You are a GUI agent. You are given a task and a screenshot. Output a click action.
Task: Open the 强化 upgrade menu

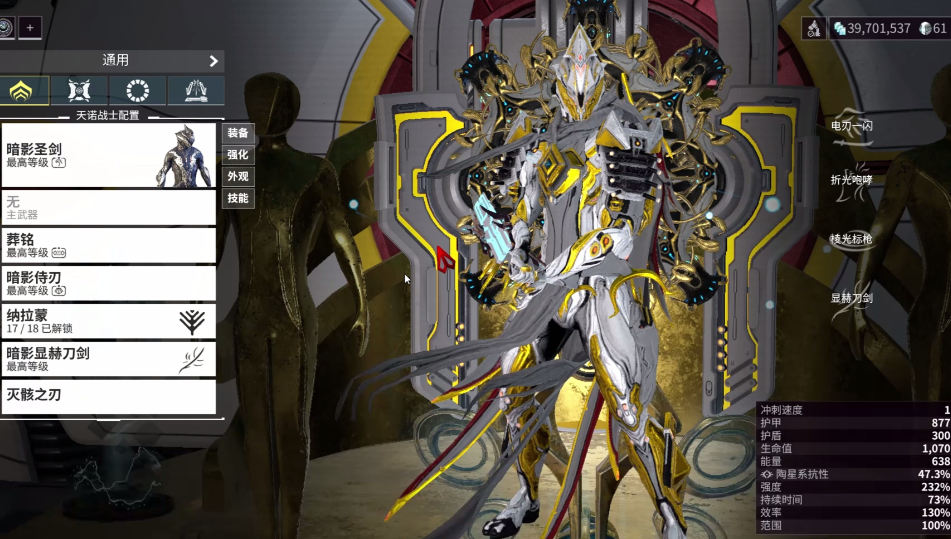[238, 155]
